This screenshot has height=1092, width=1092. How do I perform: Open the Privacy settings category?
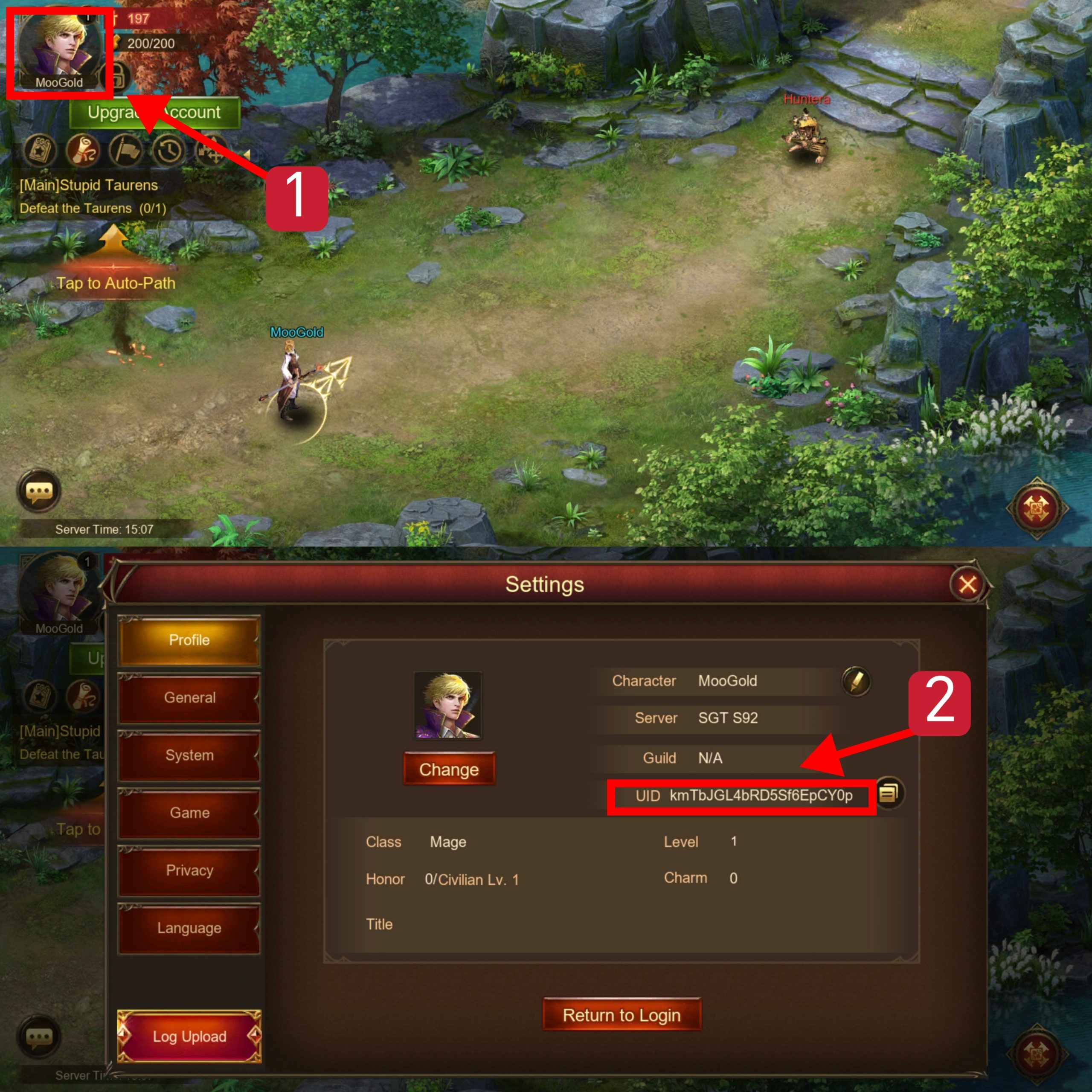coord(189,871)
